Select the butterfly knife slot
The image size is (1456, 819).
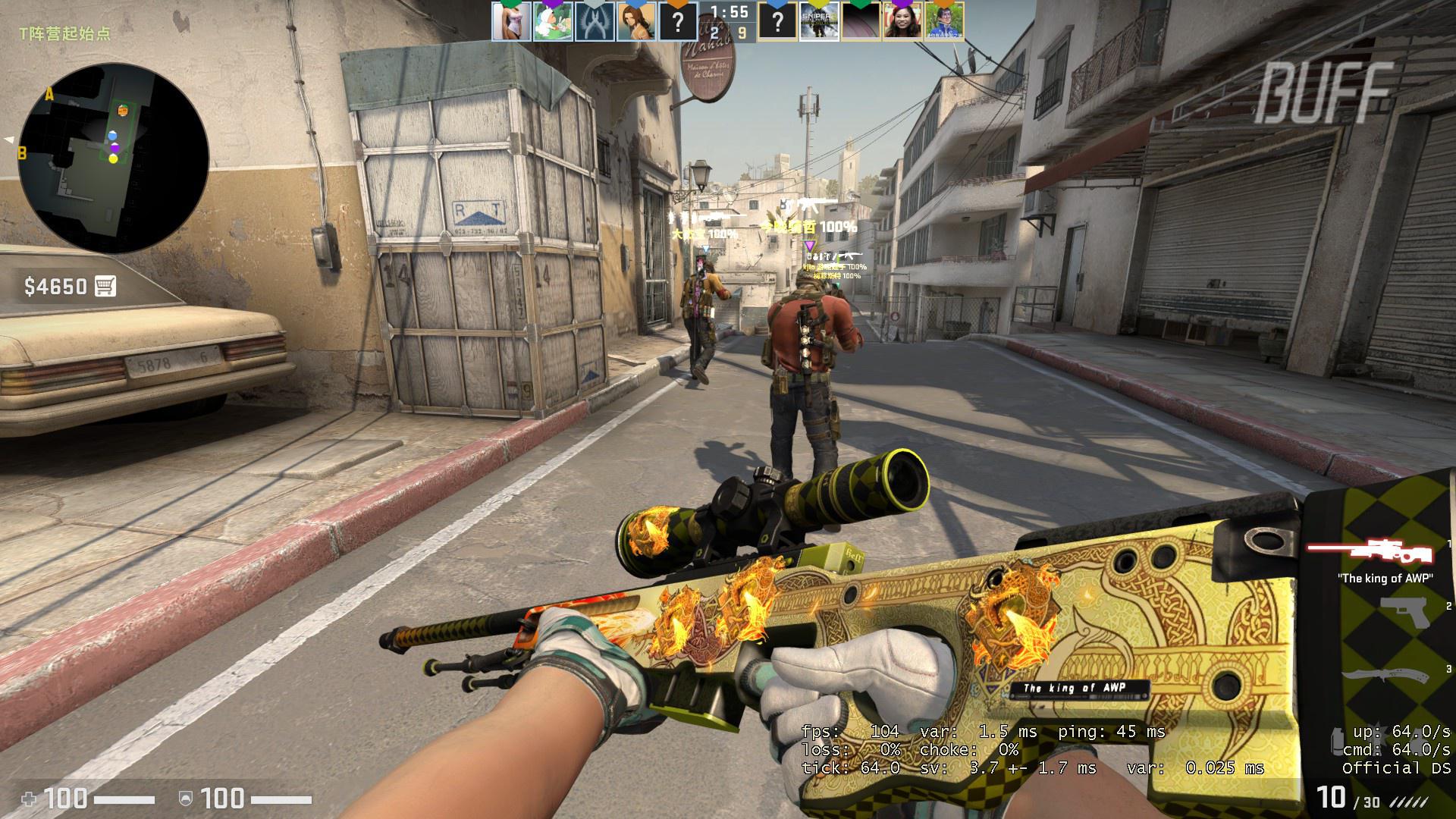tap(1384, 673)
